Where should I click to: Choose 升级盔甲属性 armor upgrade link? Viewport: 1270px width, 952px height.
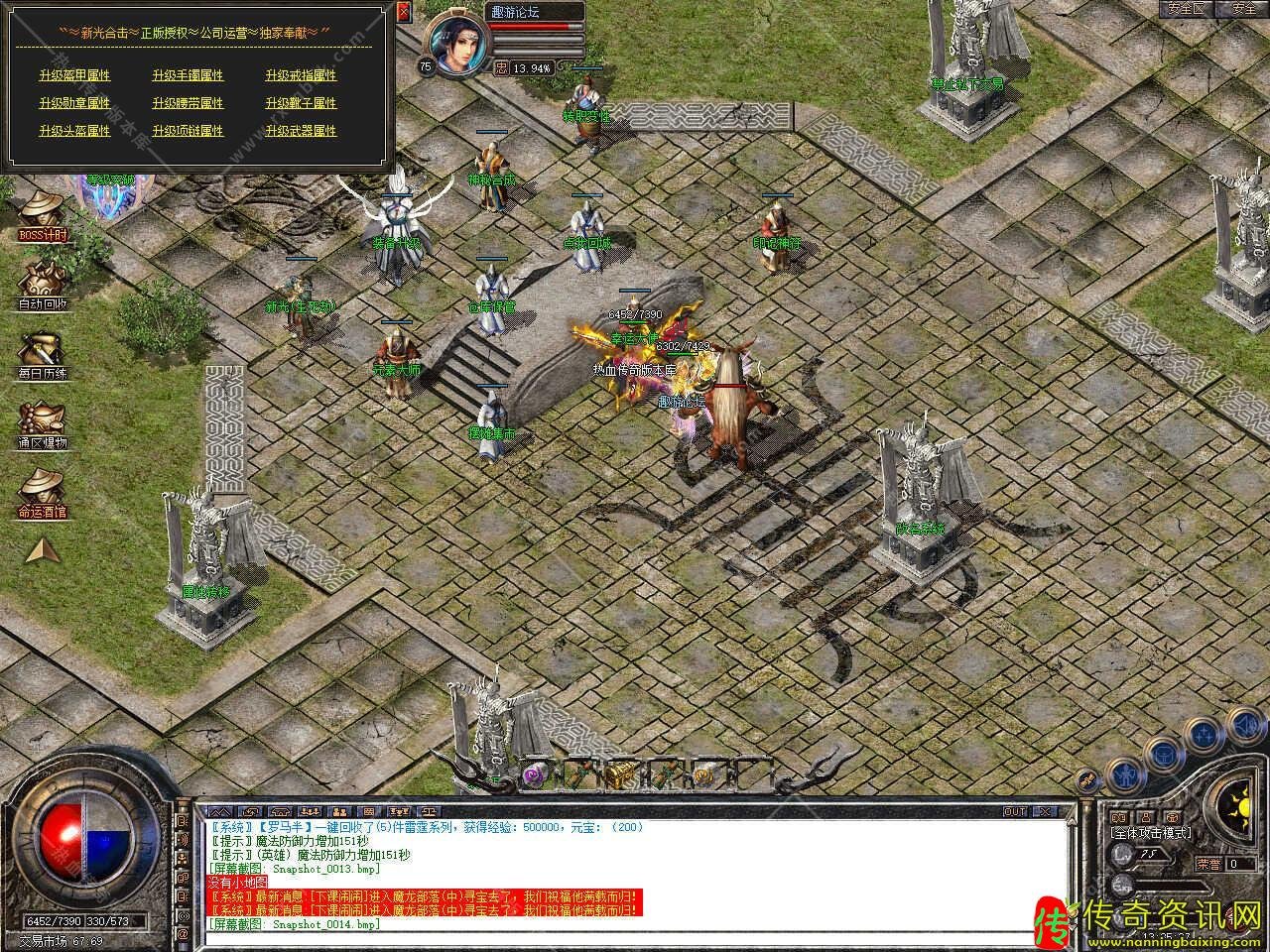coord(74,75)
